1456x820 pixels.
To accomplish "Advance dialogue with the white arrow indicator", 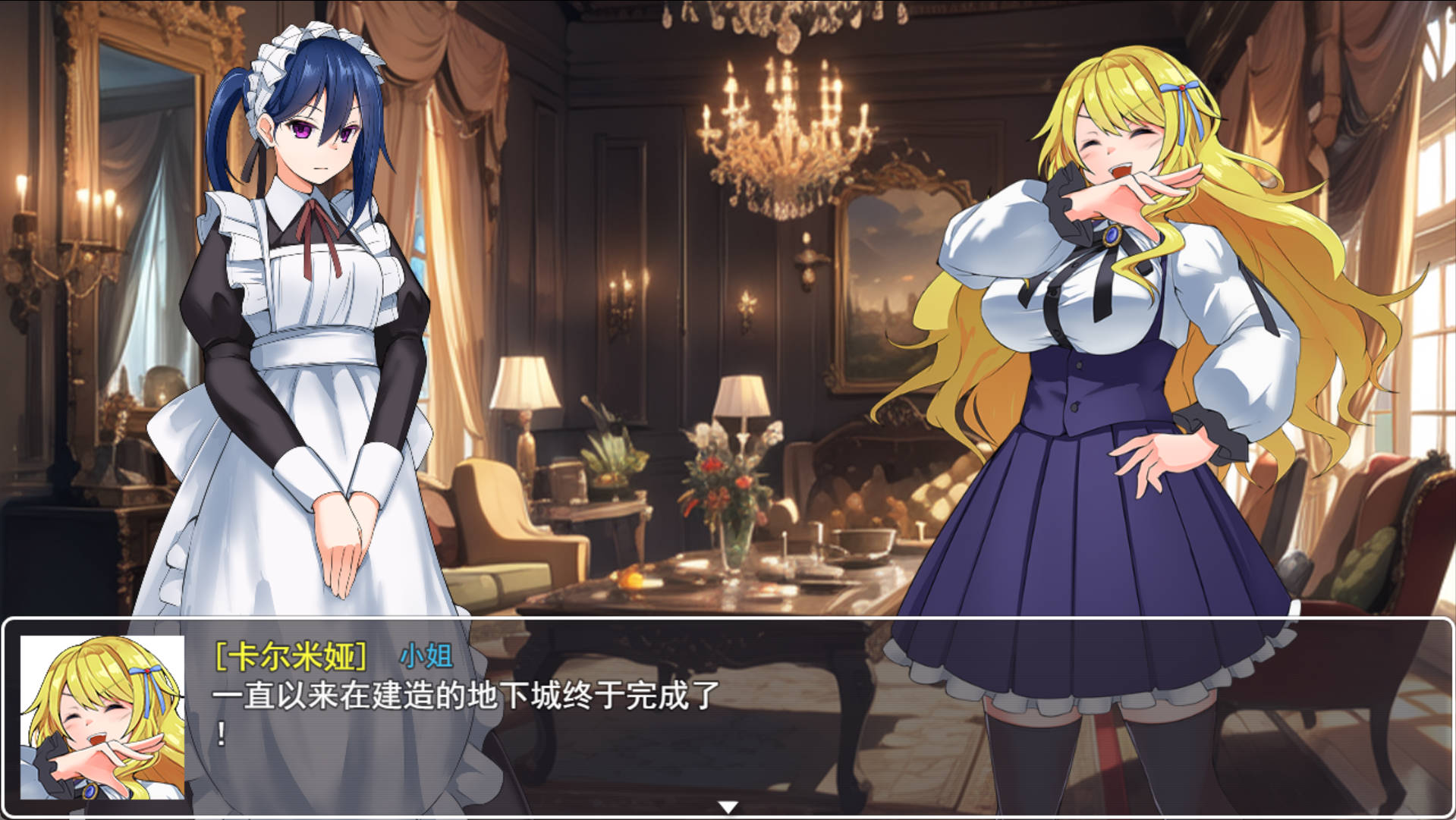I will click(x=728, y=807).
